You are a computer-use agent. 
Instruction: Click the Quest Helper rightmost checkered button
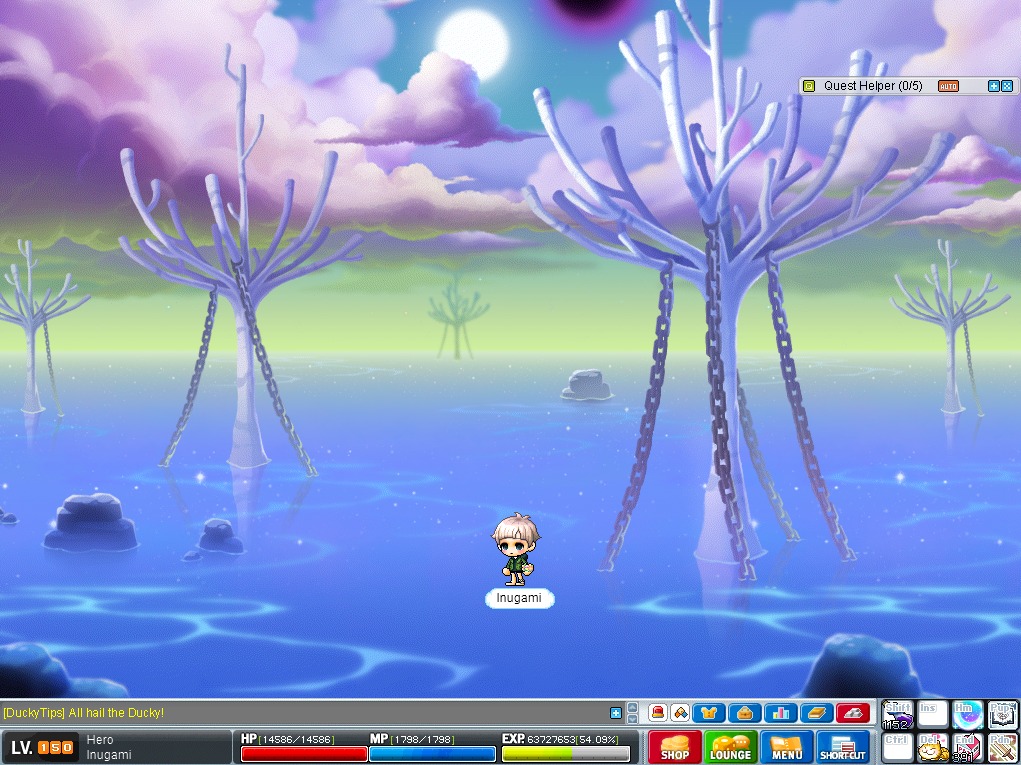click(x=1007, y=86)
